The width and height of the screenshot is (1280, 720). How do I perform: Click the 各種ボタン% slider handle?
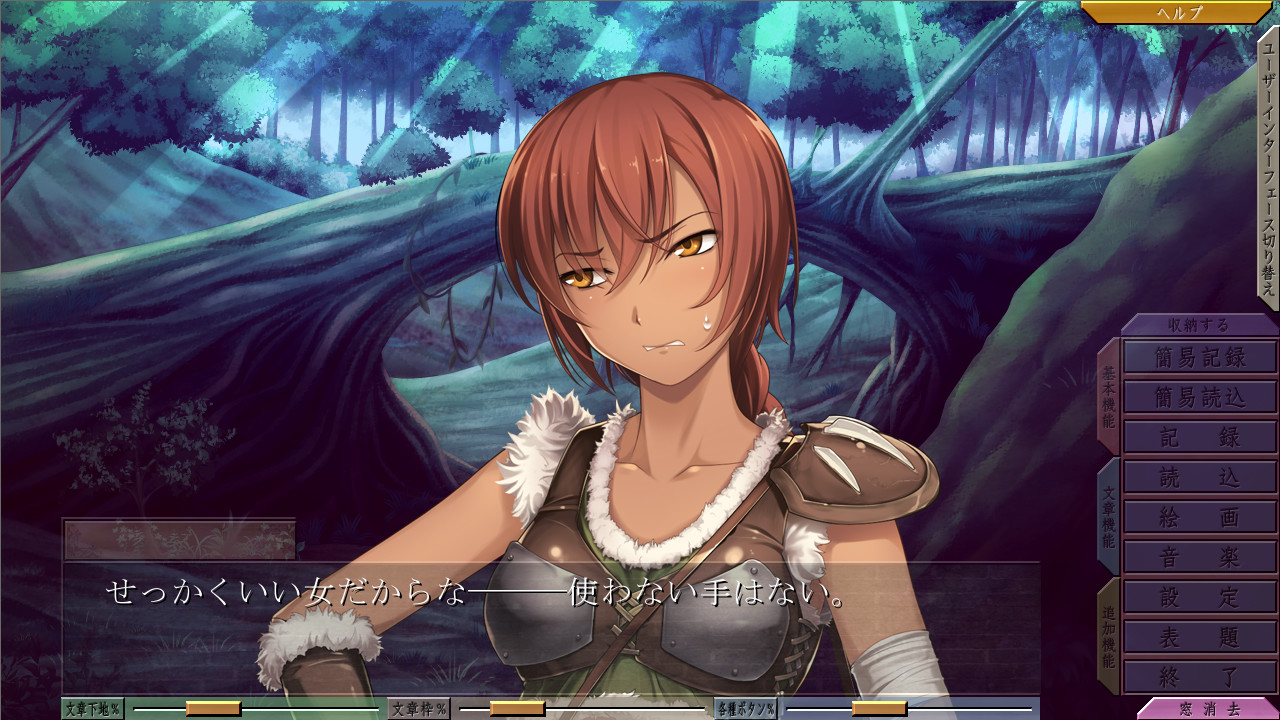[879, 709]
